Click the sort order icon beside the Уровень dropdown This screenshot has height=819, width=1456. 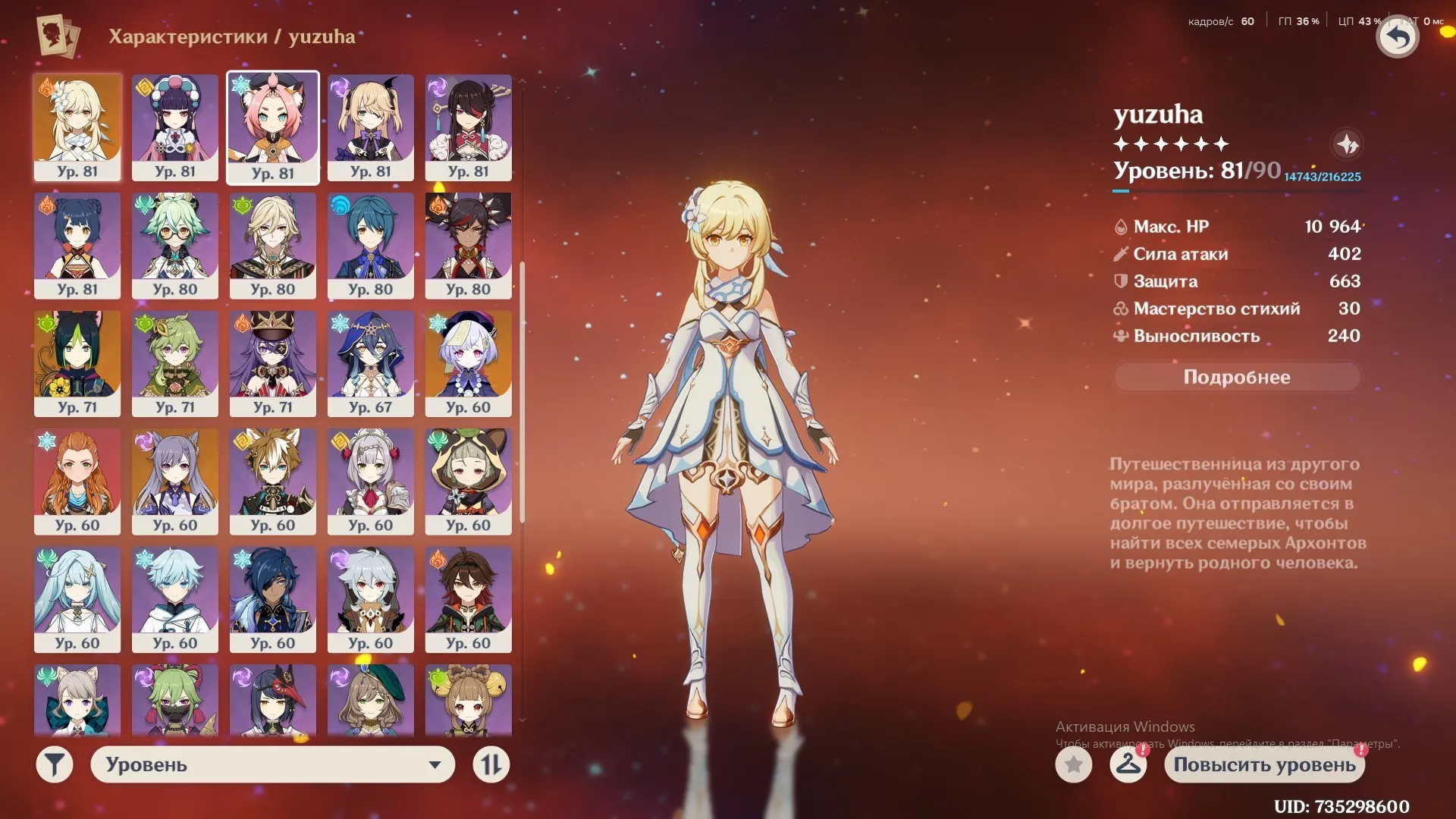(x=491, y=764)
